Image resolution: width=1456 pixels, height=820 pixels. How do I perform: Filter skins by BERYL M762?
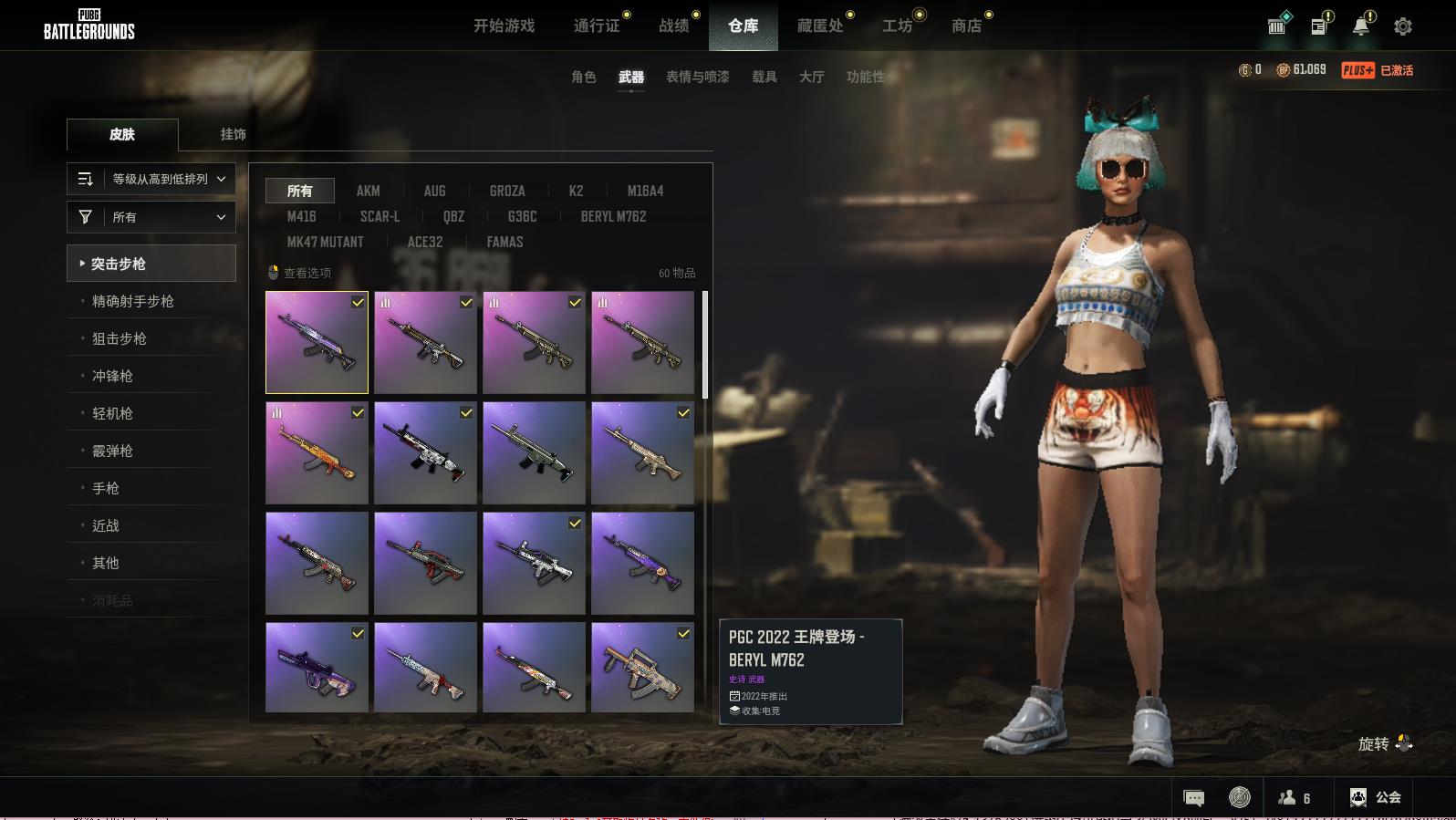[x=613, y=216]
